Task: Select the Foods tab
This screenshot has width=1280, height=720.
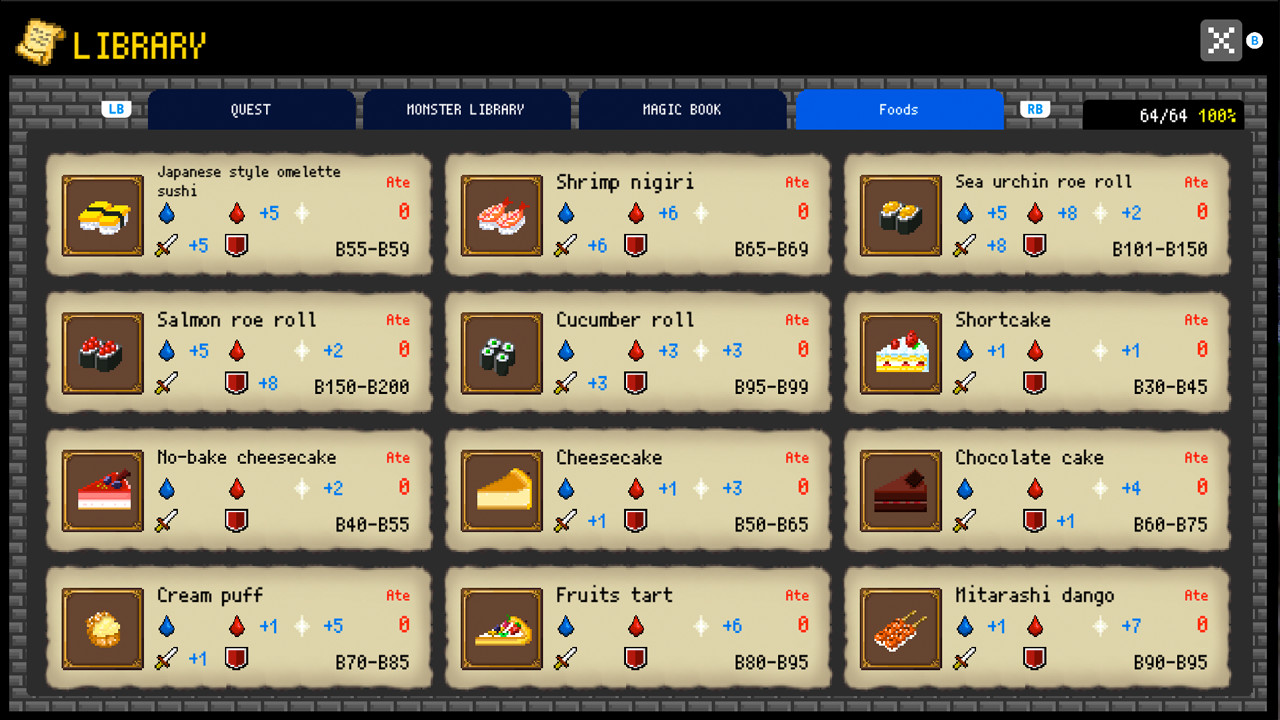Action: (899, 109)
